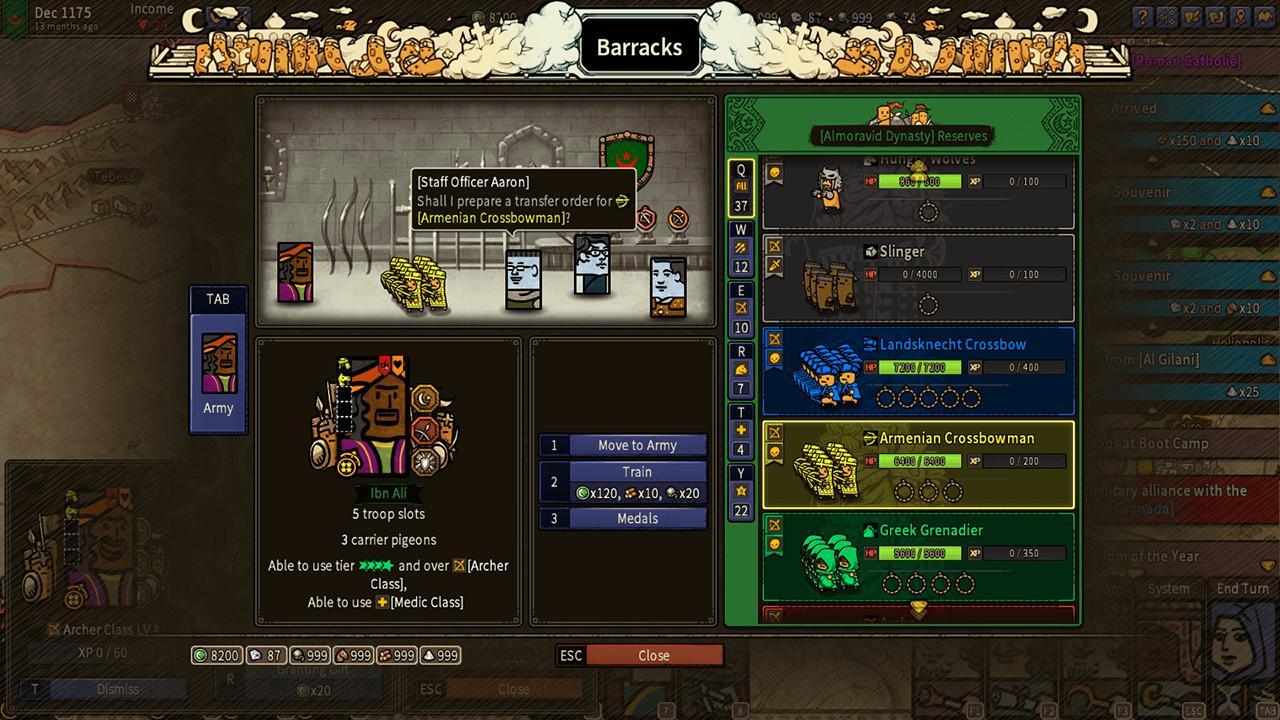Click the map pin icon in top bar

(1240, 17)
